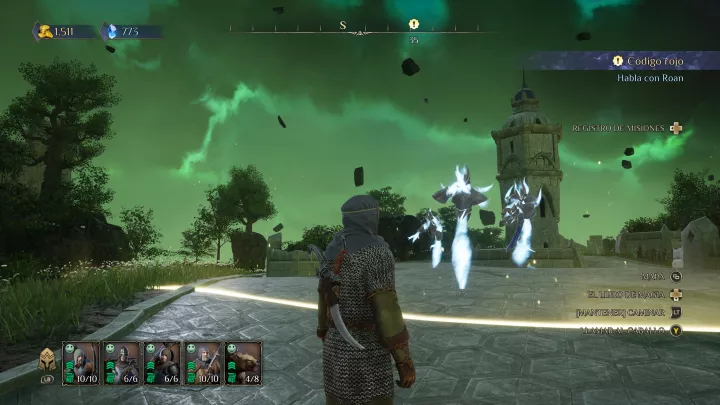Open the Código rojo quest tracker
This screenshot has width=720, height=405.
[650, 61]
